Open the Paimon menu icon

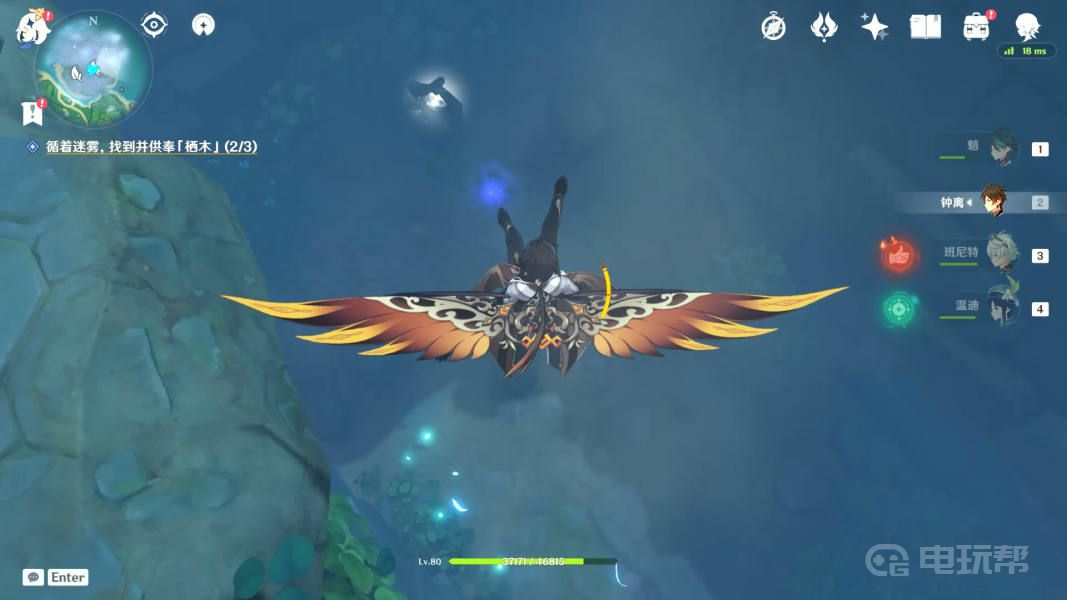click(32, 27)
